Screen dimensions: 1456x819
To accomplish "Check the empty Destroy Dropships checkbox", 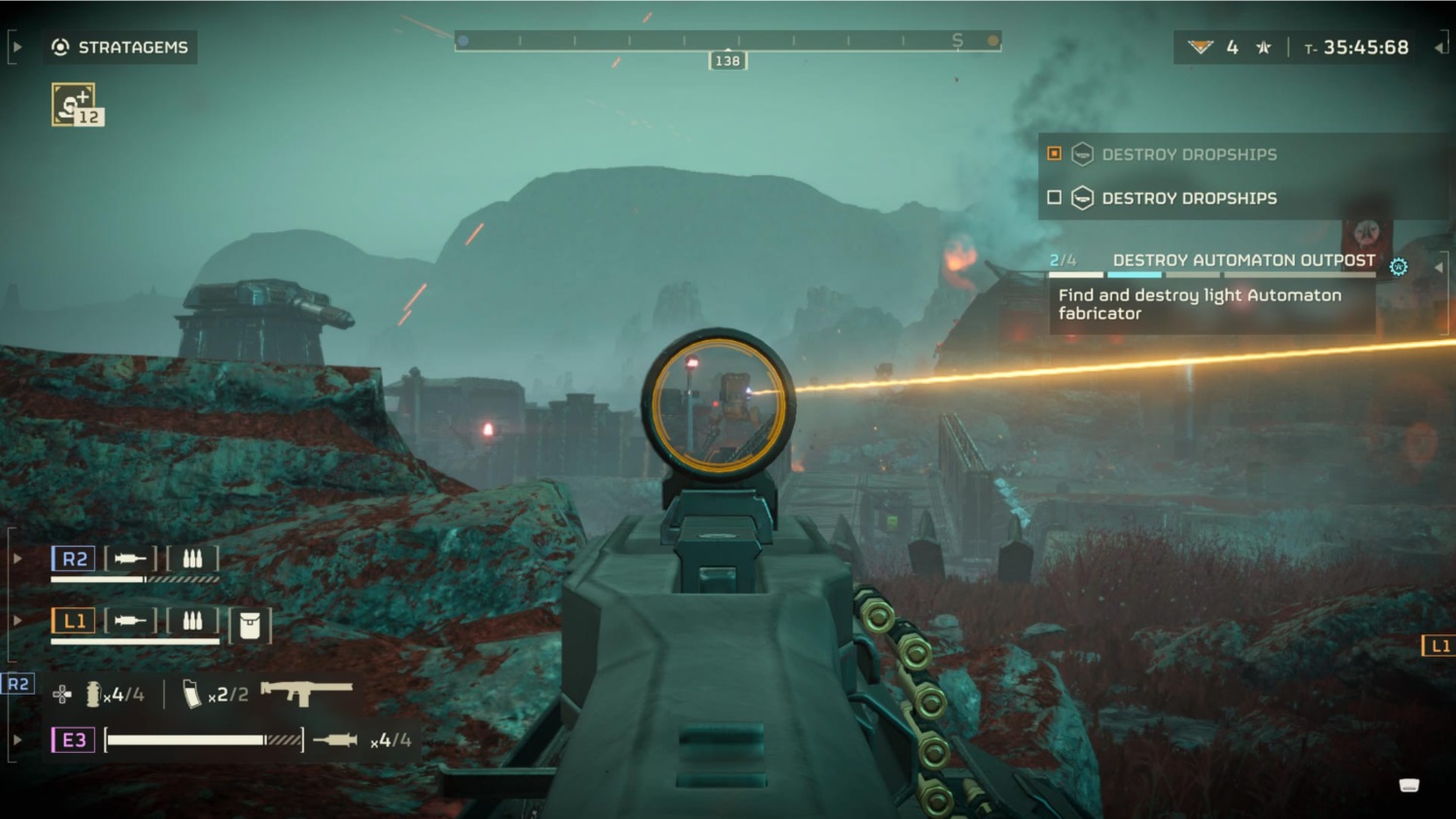I will tap(1053, 197).
